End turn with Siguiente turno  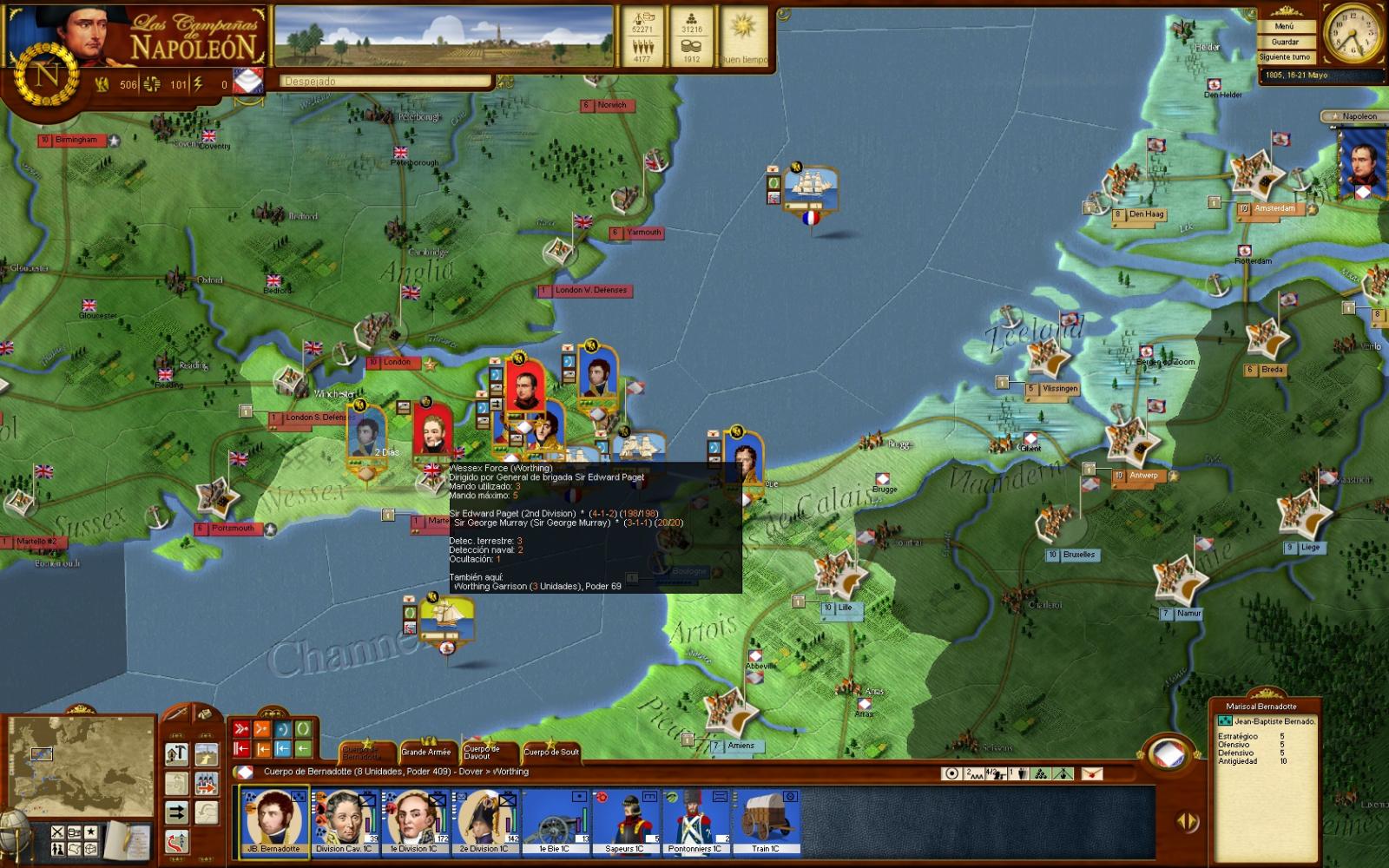pos(1285,57)
